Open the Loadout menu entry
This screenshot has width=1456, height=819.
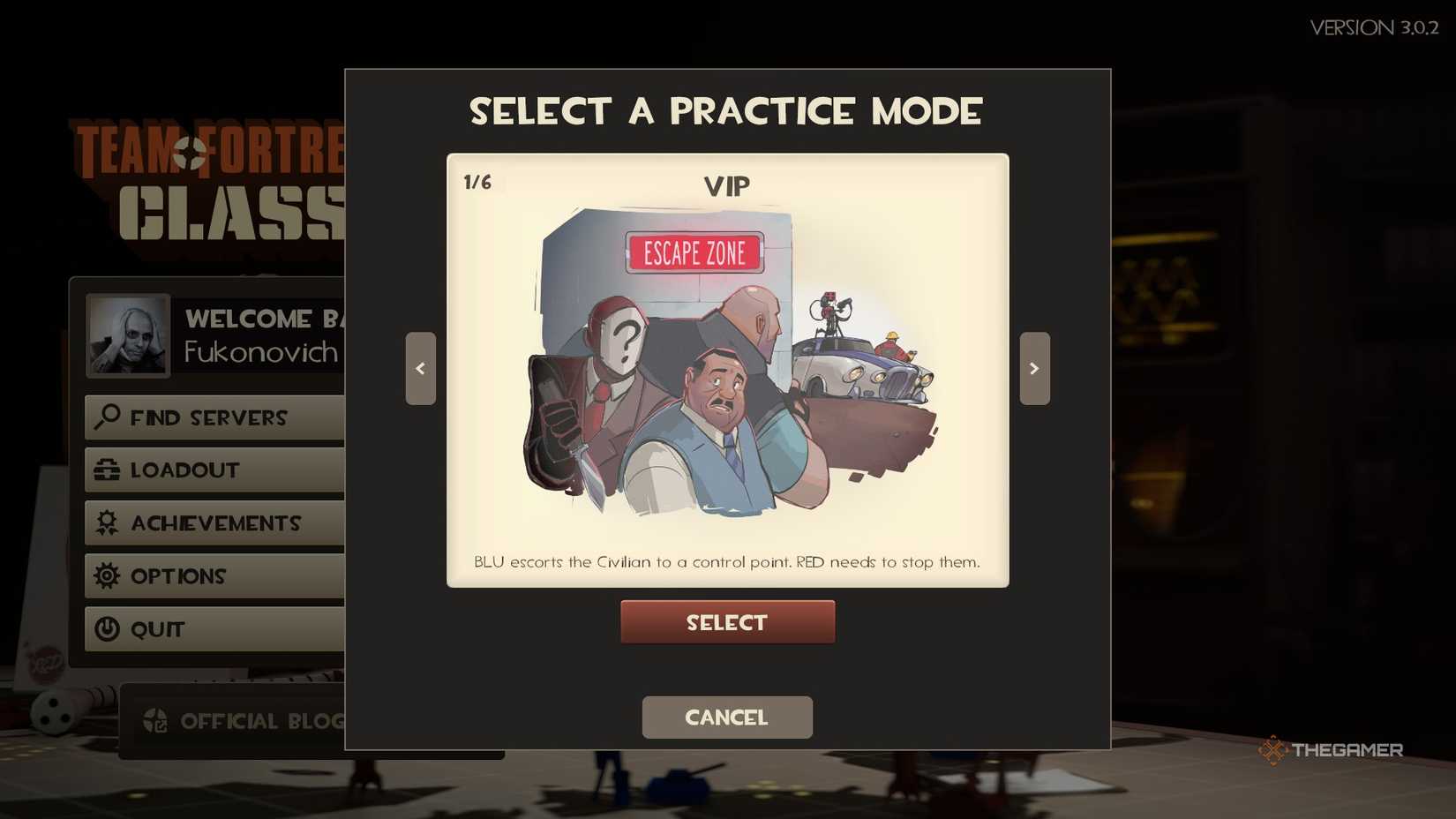(184, 470)
